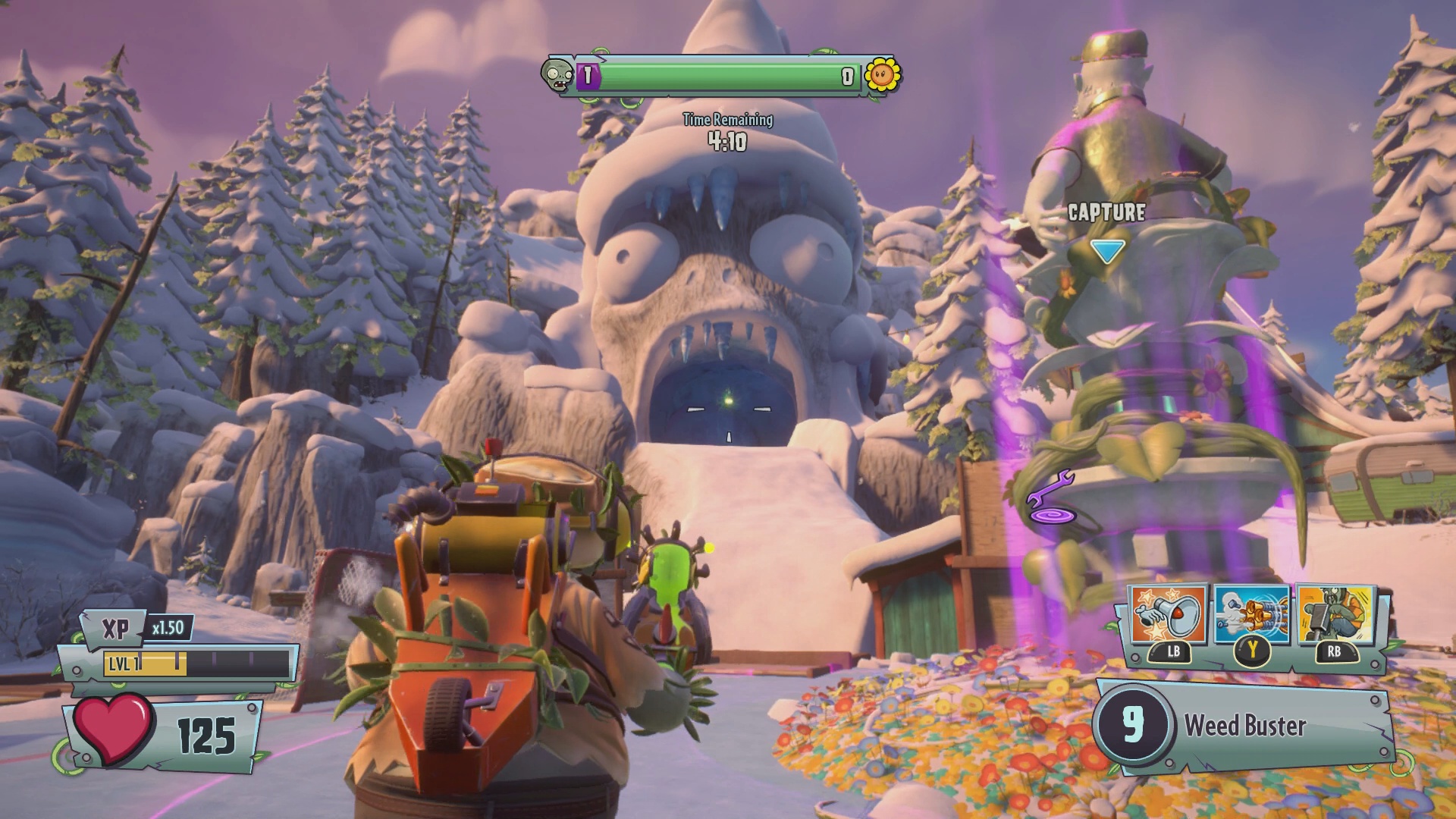Click the zombie team head icon

pos(557,76)
